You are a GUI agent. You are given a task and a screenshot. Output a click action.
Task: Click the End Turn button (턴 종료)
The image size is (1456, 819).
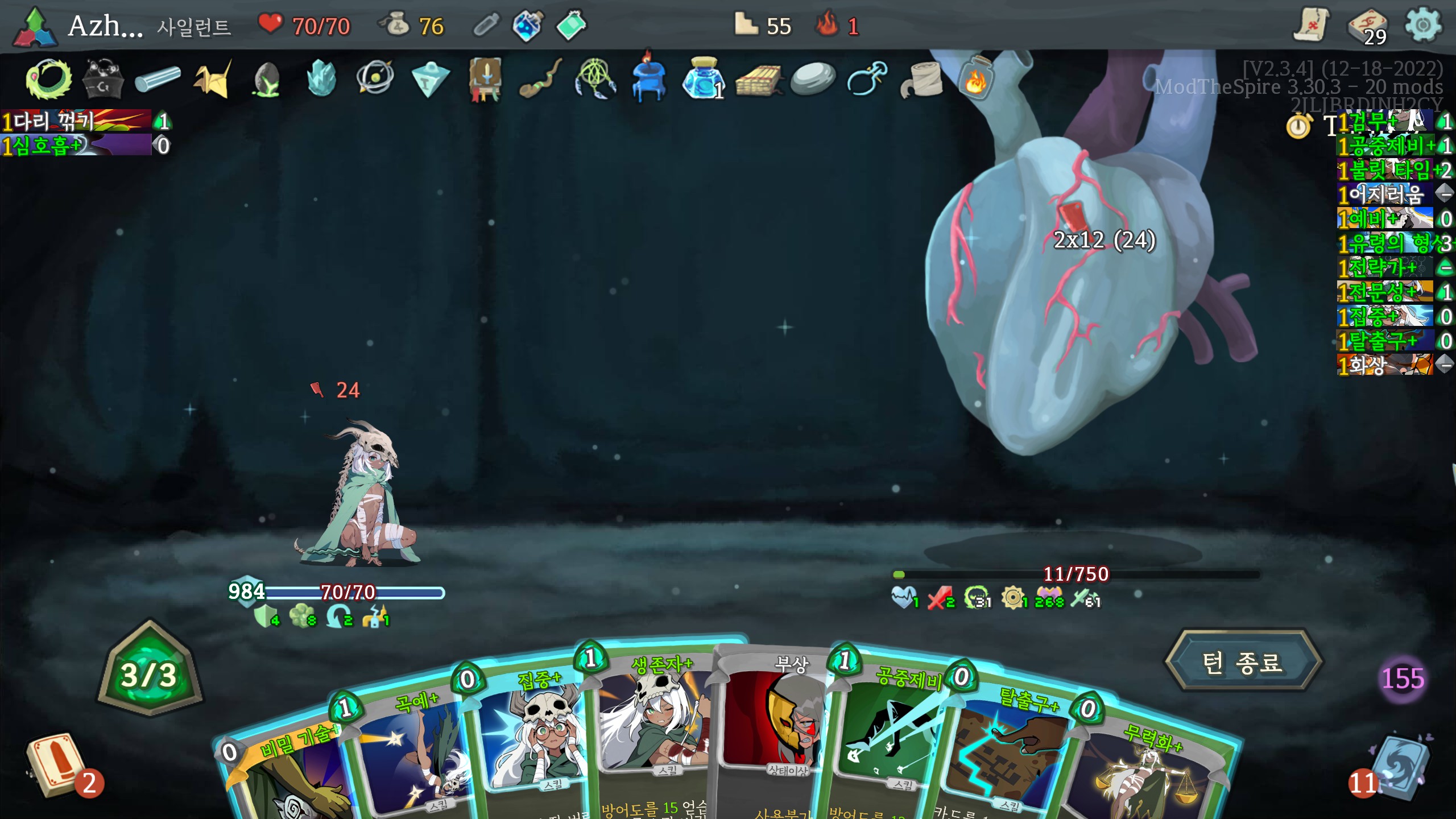click(1242, 662)
